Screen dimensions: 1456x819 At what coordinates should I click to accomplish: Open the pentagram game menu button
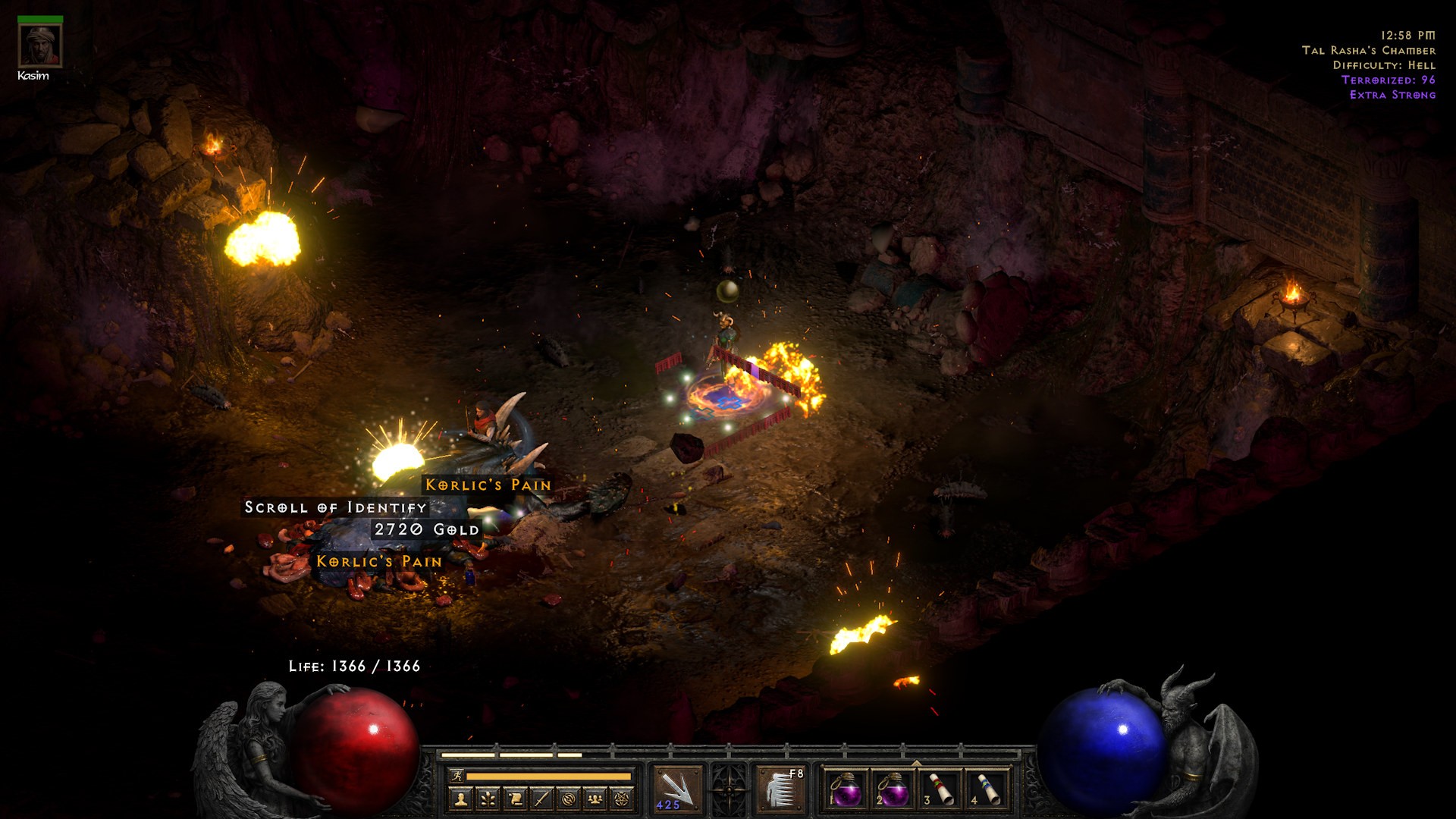(623, 799)
